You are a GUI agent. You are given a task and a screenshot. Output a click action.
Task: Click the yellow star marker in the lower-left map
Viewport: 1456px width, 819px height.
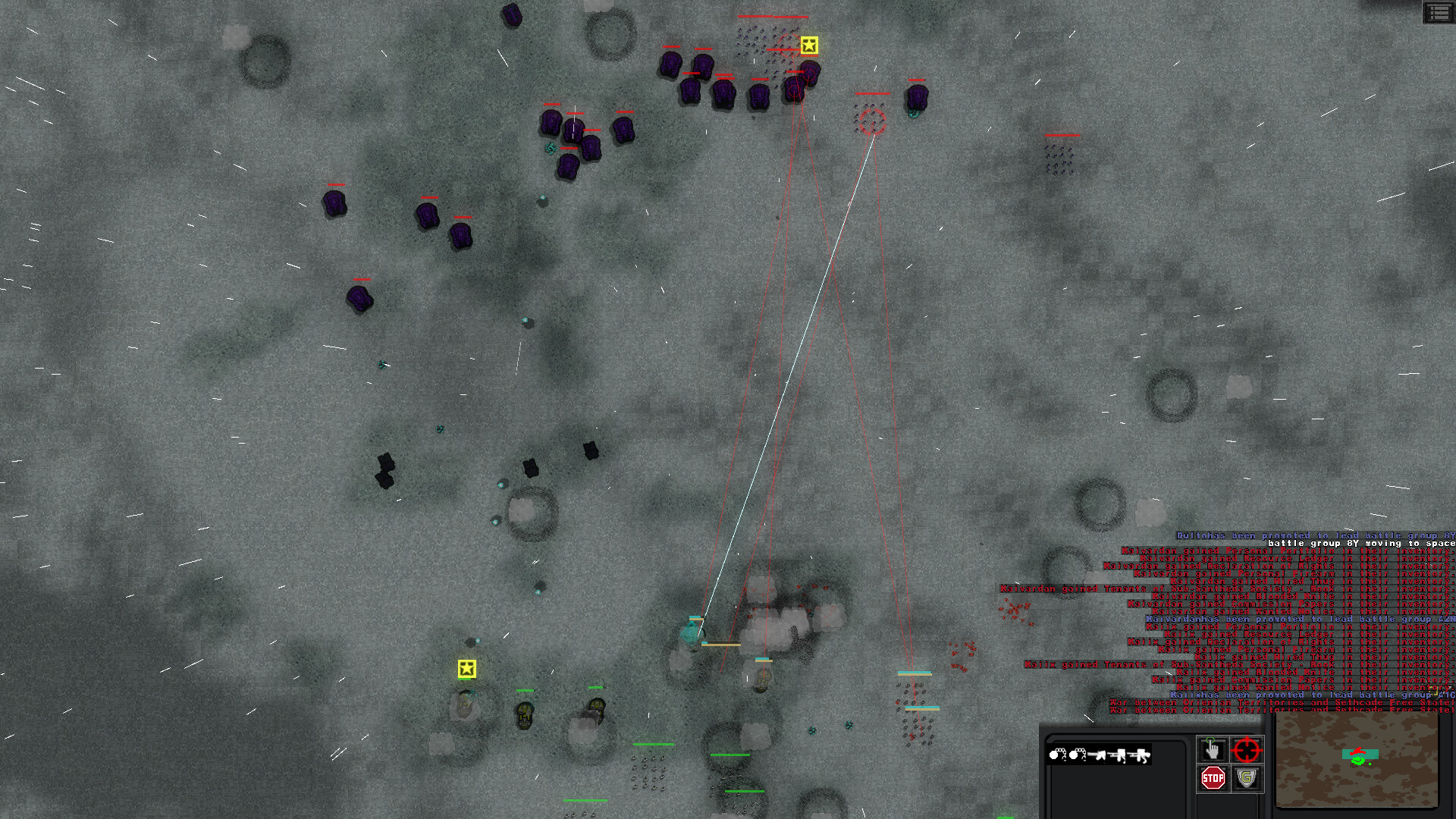coord(467,670)
